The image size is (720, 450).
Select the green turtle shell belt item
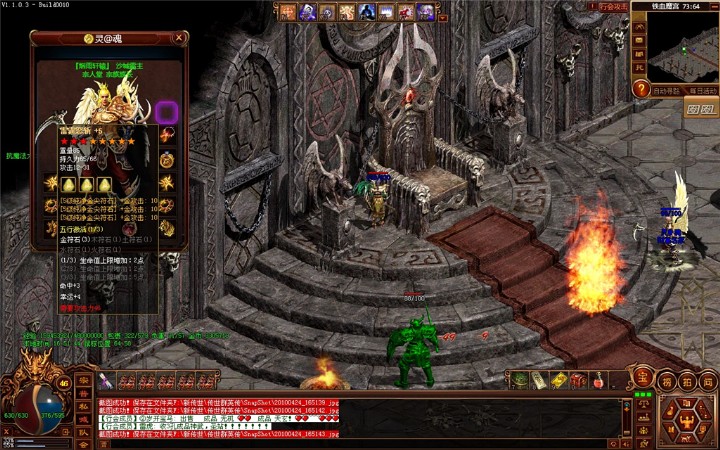point(519,380)
